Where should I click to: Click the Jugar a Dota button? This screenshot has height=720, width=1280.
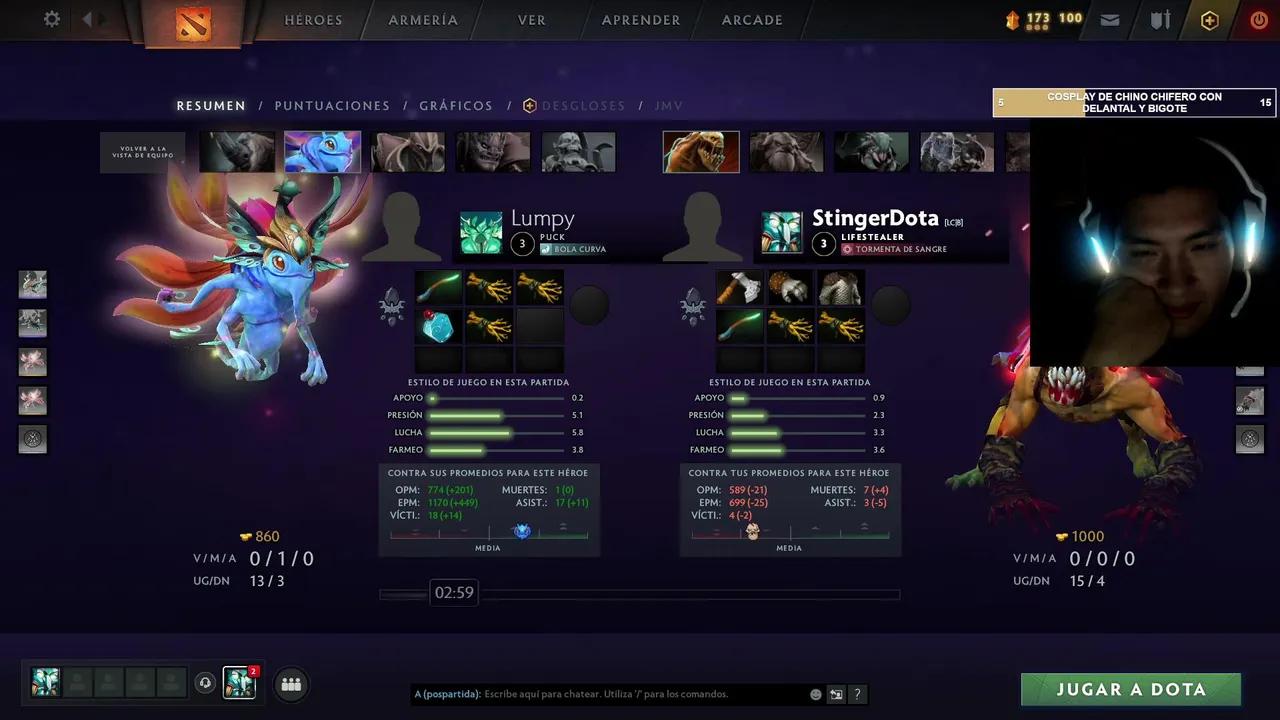1131,689
